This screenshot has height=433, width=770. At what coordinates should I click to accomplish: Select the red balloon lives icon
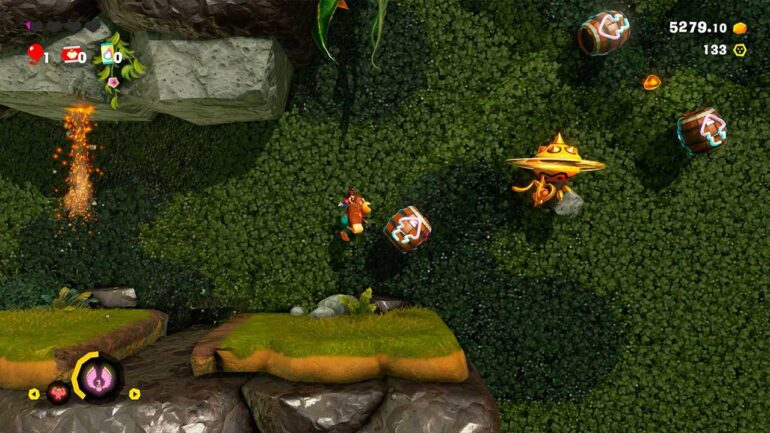35,52
